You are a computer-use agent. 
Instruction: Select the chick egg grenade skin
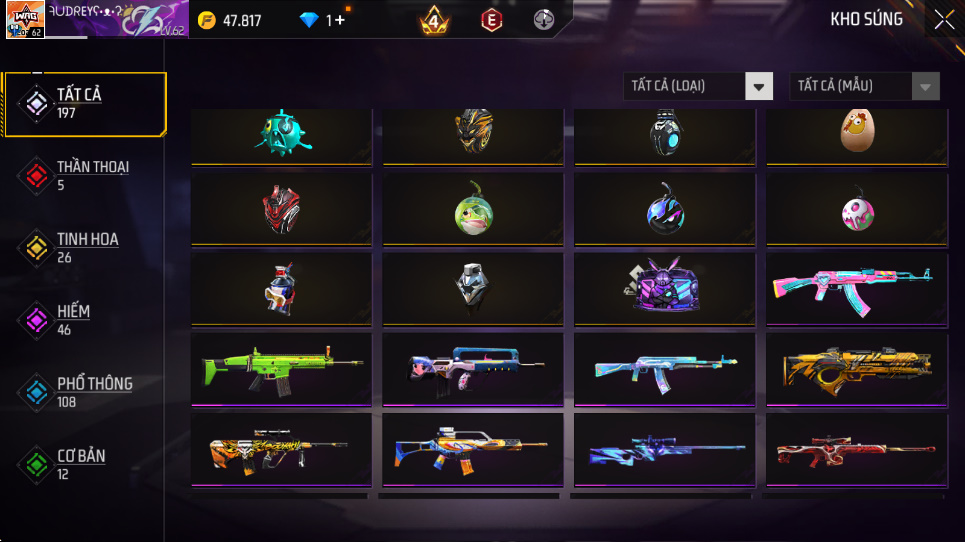pos(855,133)
